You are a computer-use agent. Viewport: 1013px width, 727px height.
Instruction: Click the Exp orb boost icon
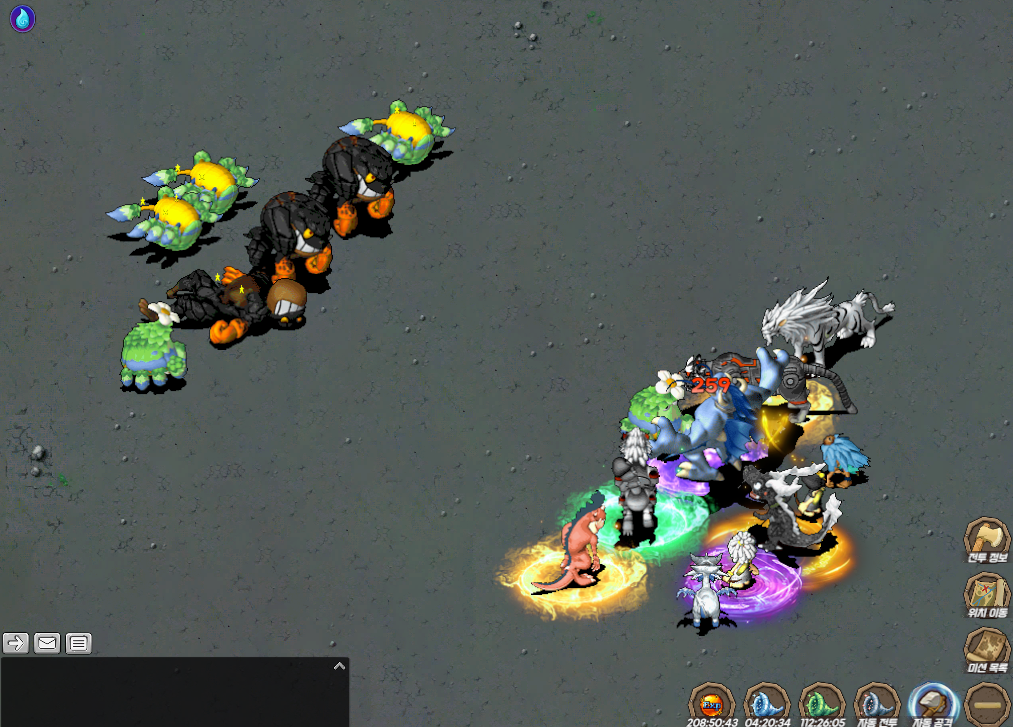coord(713,702)
